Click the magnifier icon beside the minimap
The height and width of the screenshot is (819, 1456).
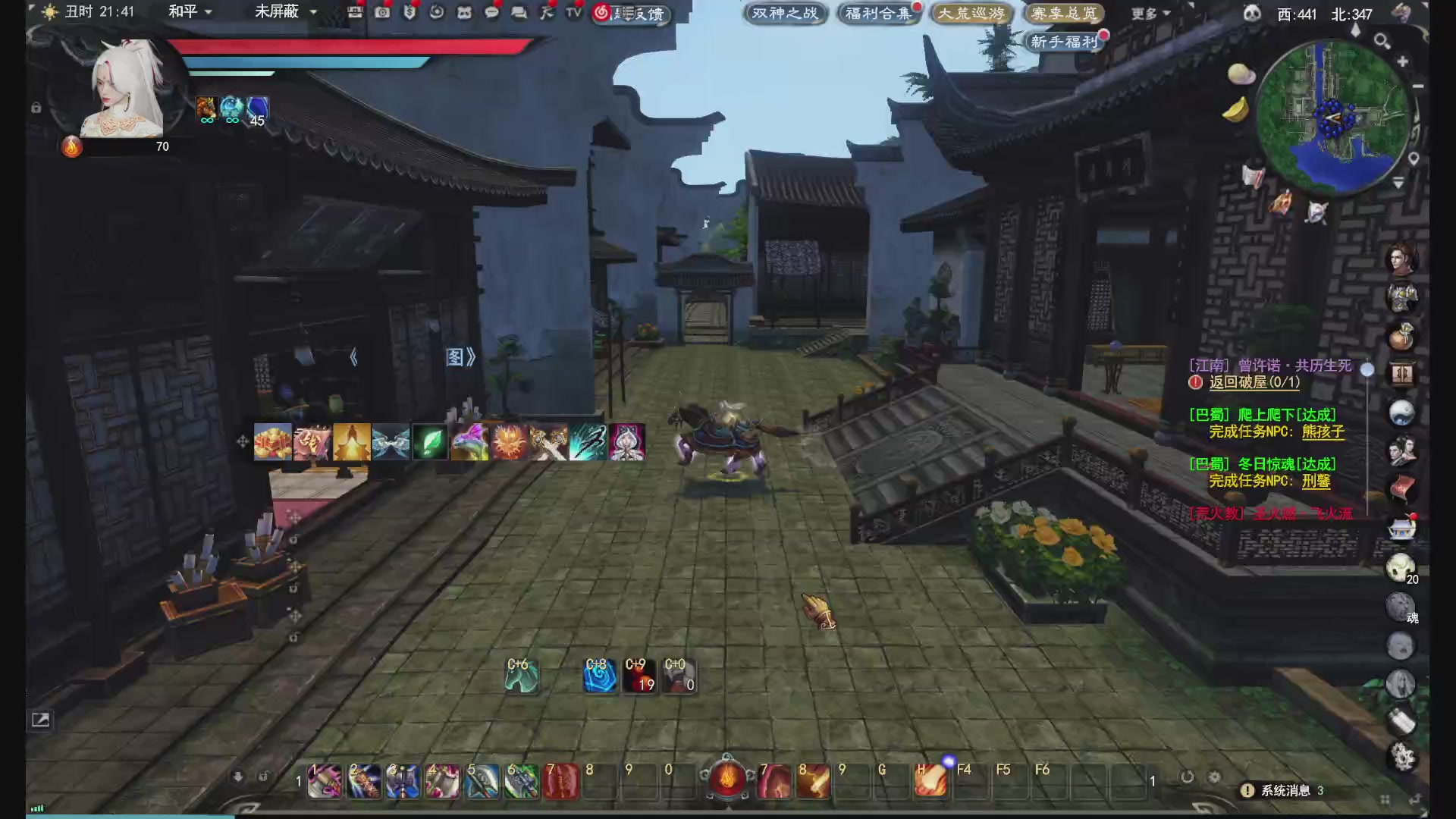(1381, 40)
